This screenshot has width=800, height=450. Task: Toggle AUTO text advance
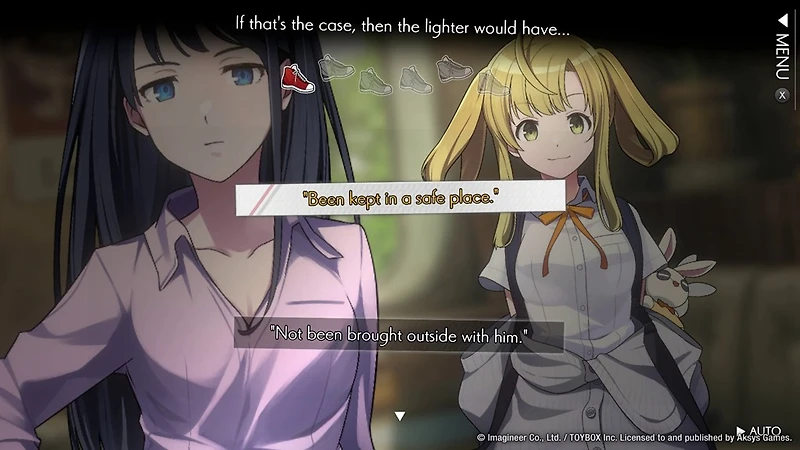pyautogui.click(x=758, y=431)
